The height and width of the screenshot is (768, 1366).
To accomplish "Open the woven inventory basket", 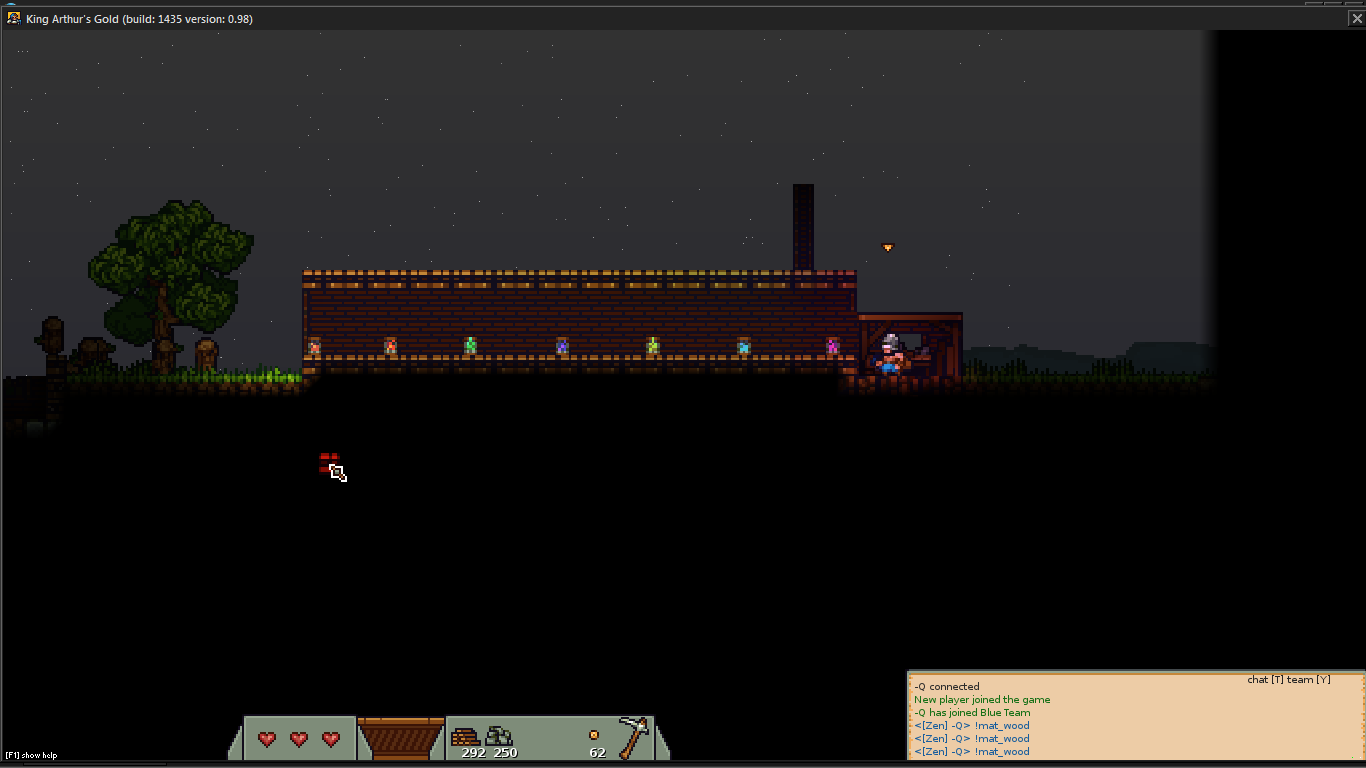I will pyautogui.click(x=400, y=739).
